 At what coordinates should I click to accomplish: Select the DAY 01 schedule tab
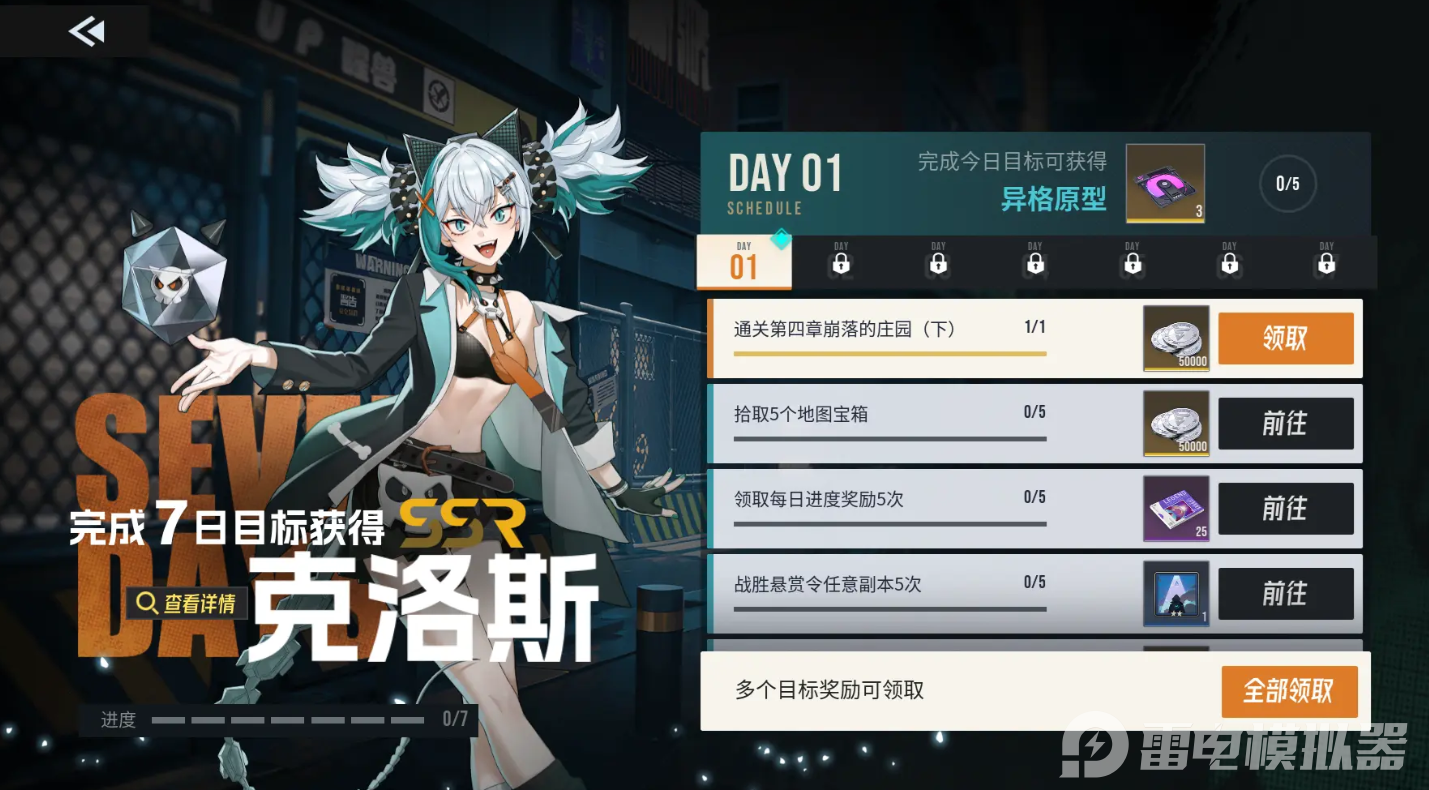[742, 260]
